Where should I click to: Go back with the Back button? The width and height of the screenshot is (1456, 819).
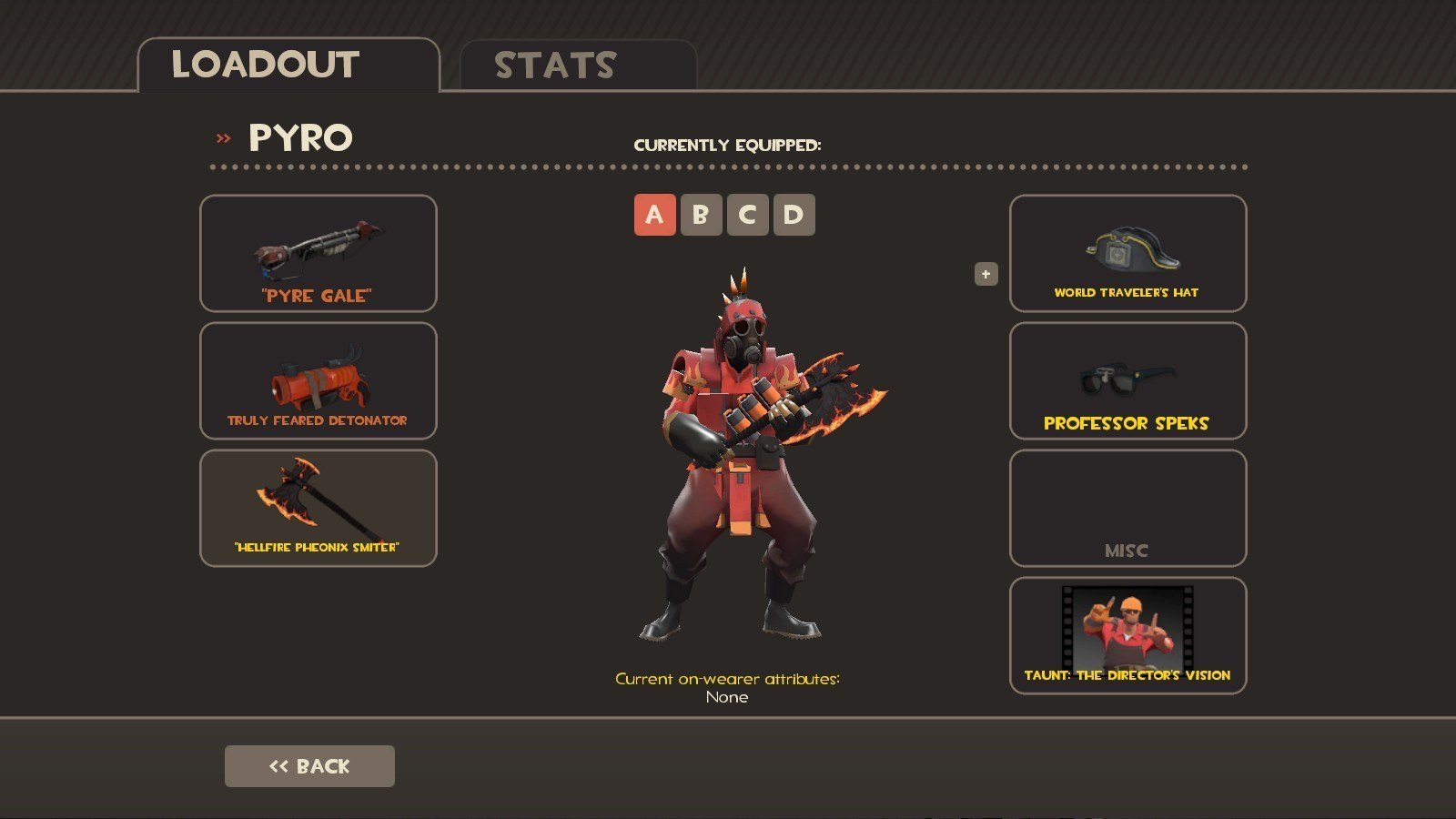(x=309, y=766)
